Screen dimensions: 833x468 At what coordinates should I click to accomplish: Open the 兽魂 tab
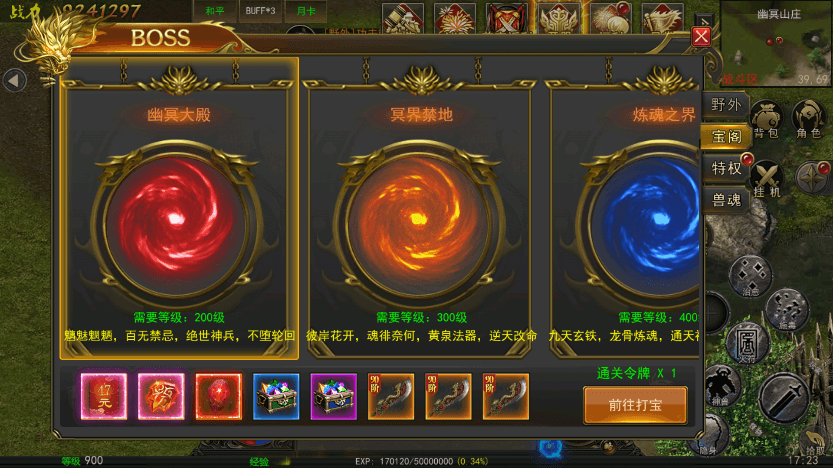point(726,200)
